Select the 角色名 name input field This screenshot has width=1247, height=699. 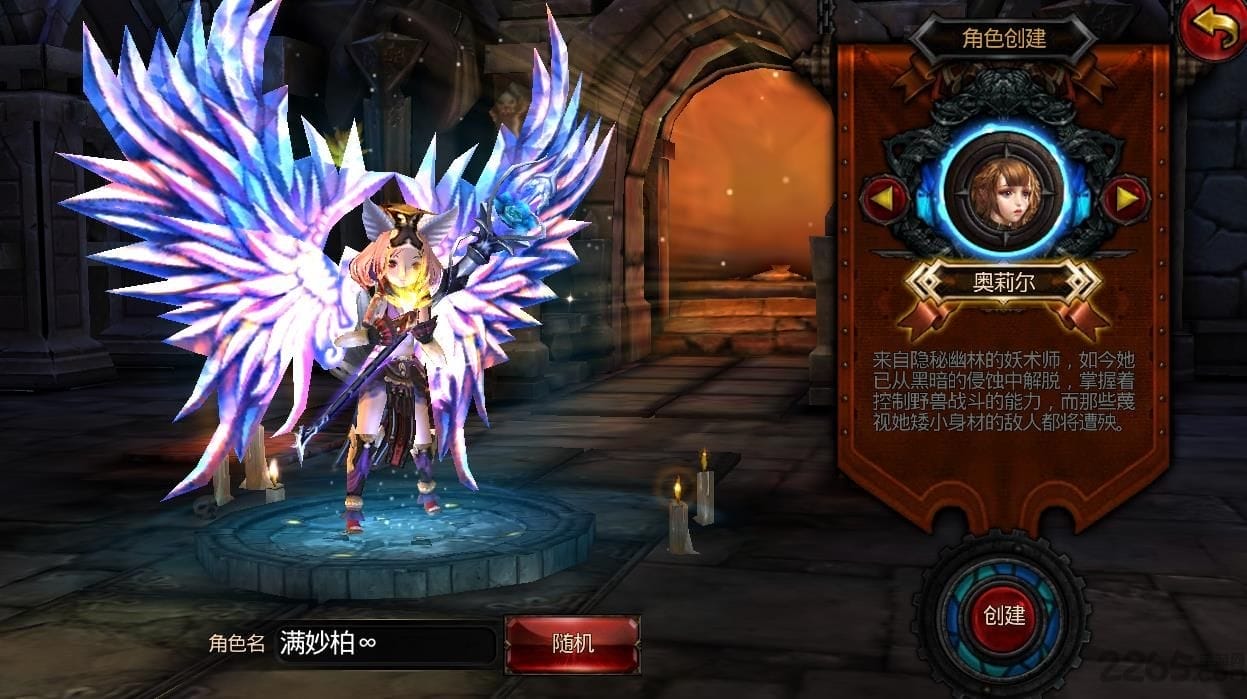click(x=383, y=644)
